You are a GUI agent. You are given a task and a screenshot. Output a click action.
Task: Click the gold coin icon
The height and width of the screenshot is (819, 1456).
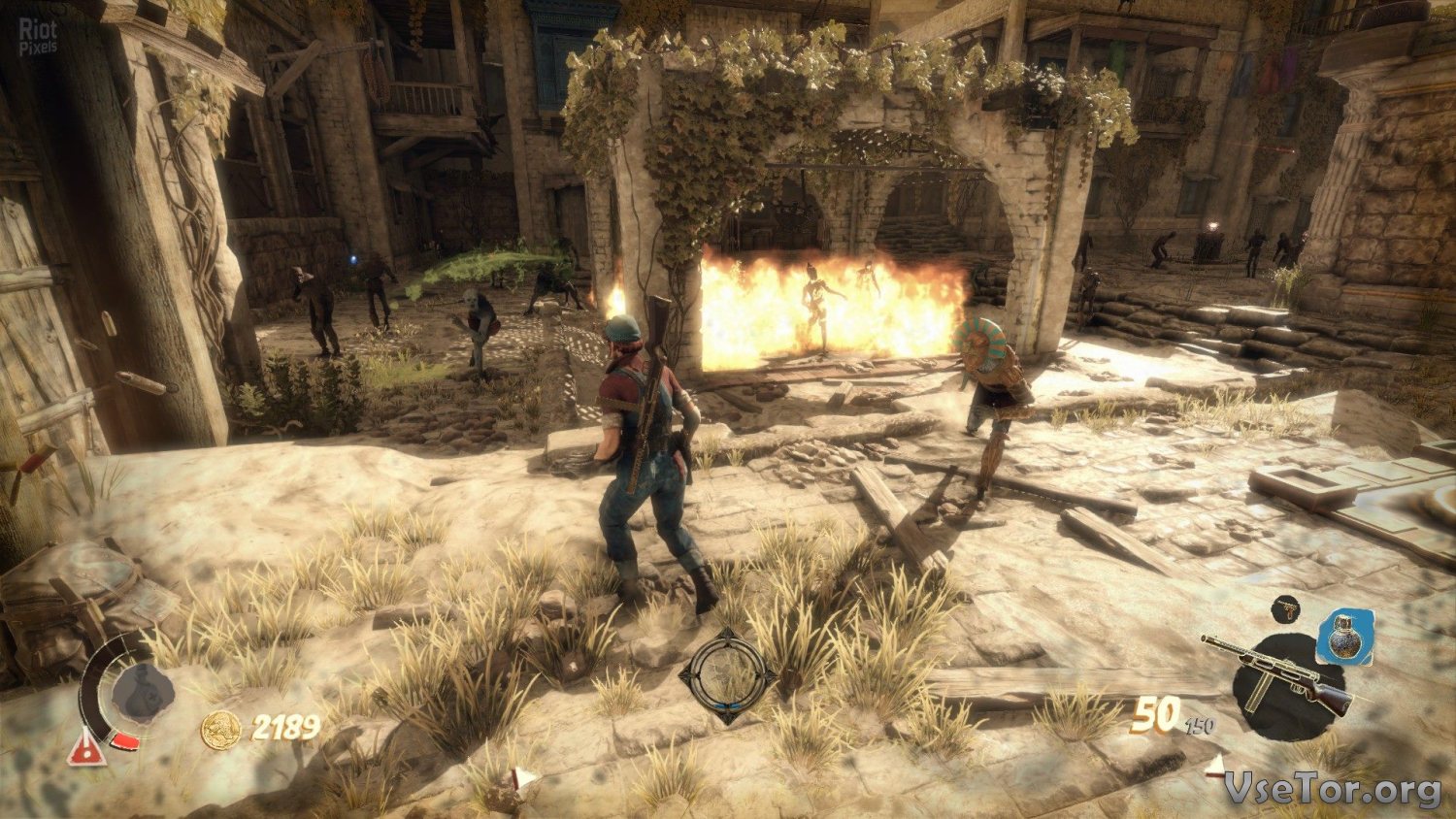(x=220, y=729)
